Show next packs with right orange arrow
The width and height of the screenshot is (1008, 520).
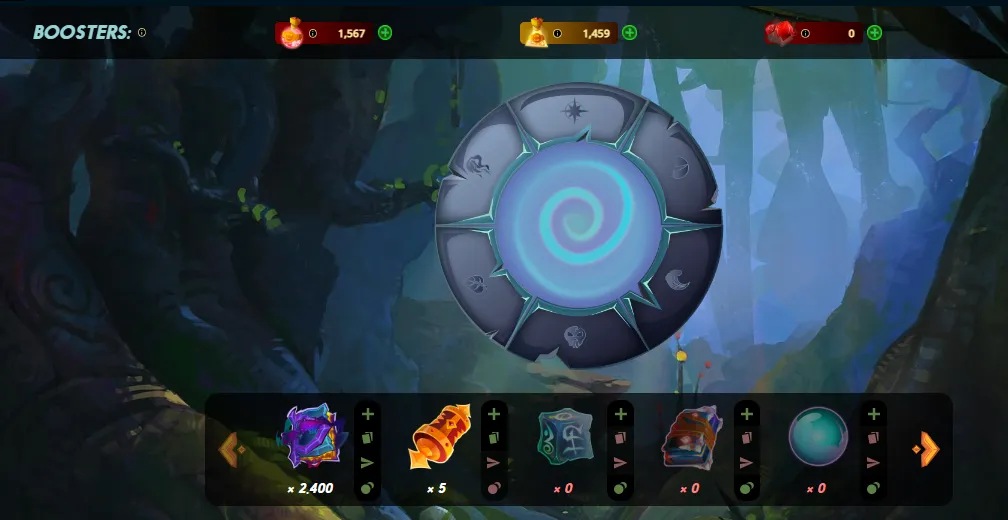tap(927, 449)
